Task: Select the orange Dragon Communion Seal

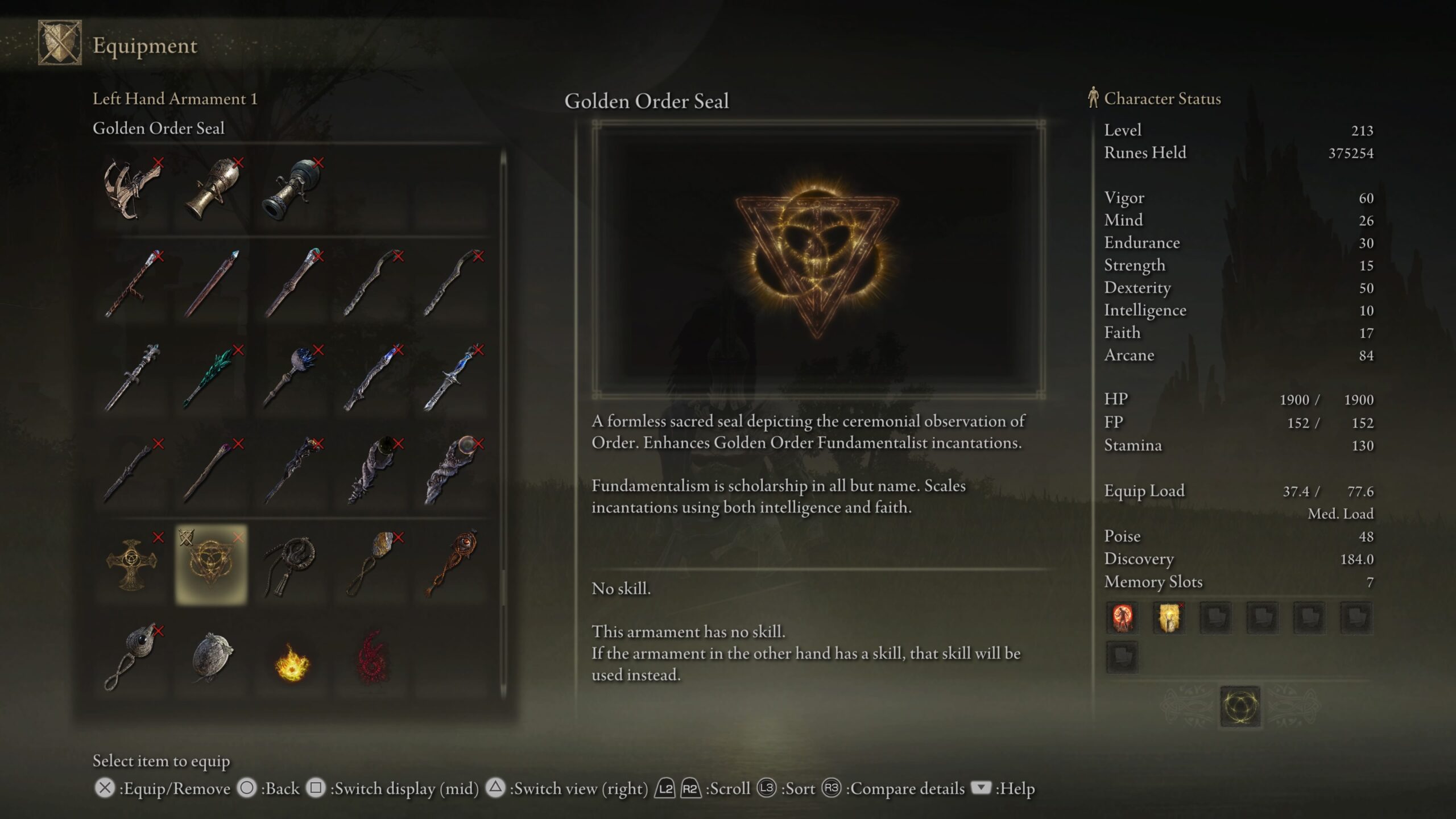Action: click(452, 564)
